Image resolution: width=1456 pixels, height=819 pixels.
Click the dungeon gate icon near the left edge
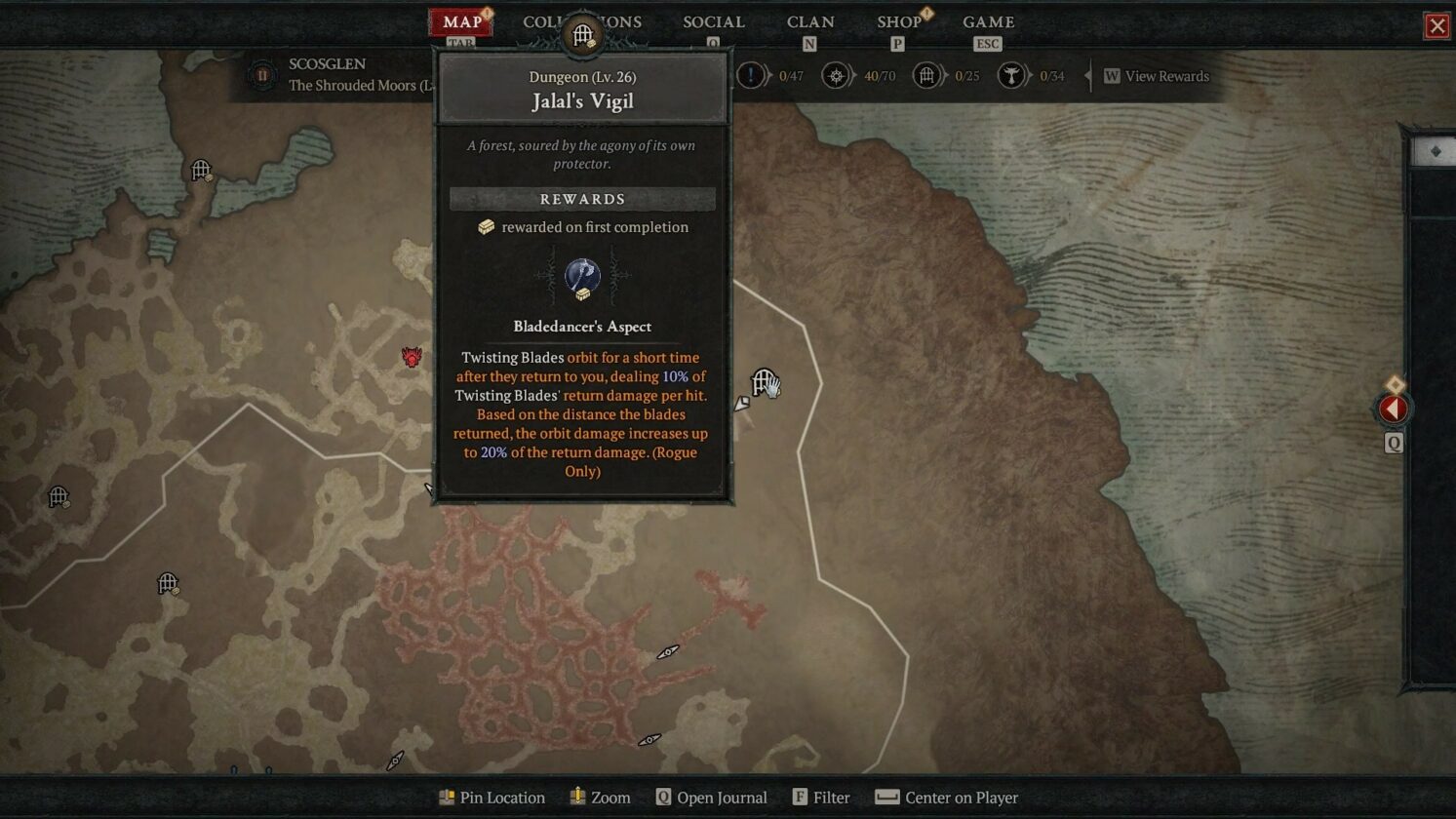57,497
